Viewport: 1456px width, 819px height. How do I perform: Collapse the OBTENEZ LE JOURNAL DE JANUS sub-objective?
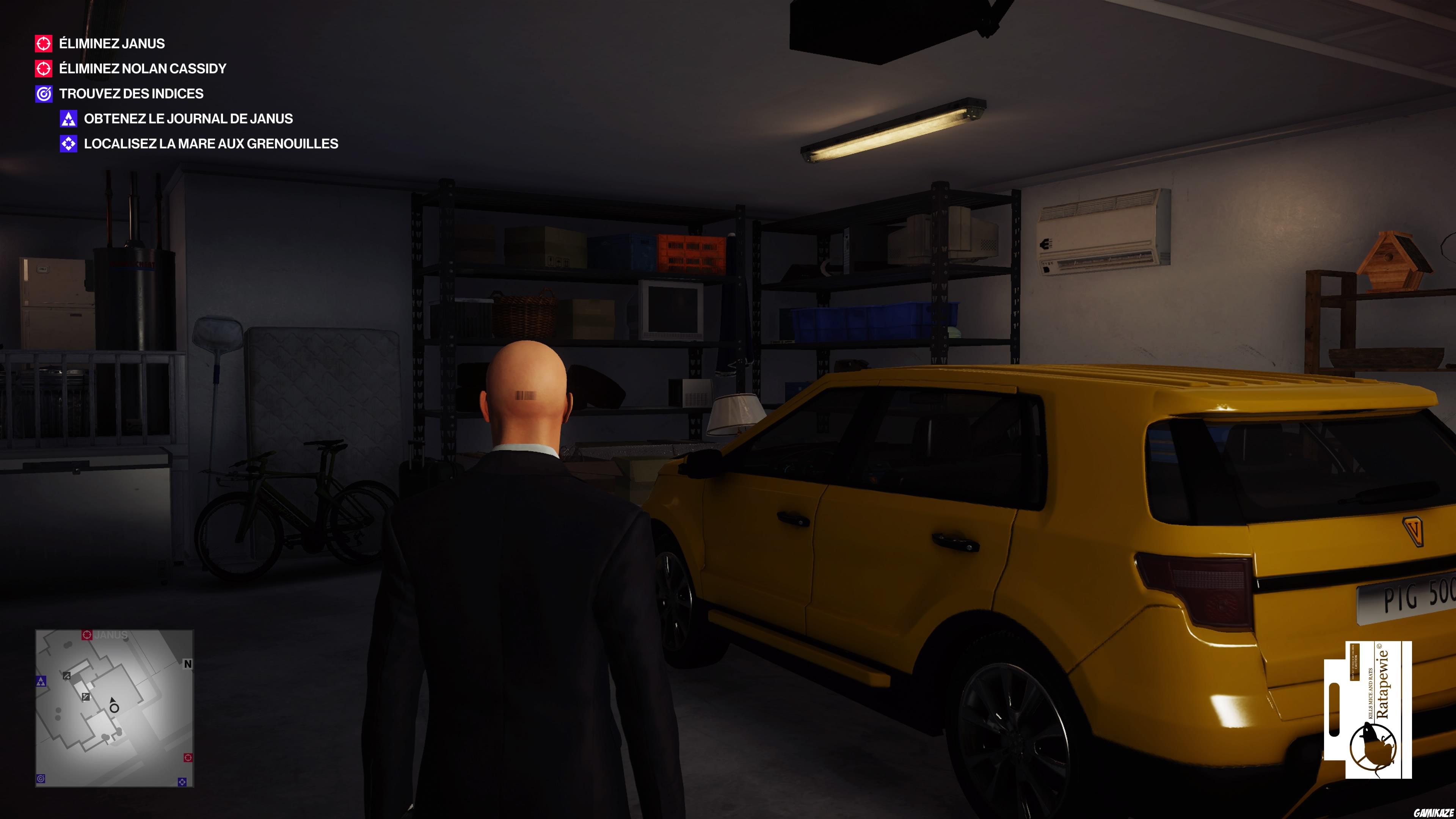coord(189,119)
